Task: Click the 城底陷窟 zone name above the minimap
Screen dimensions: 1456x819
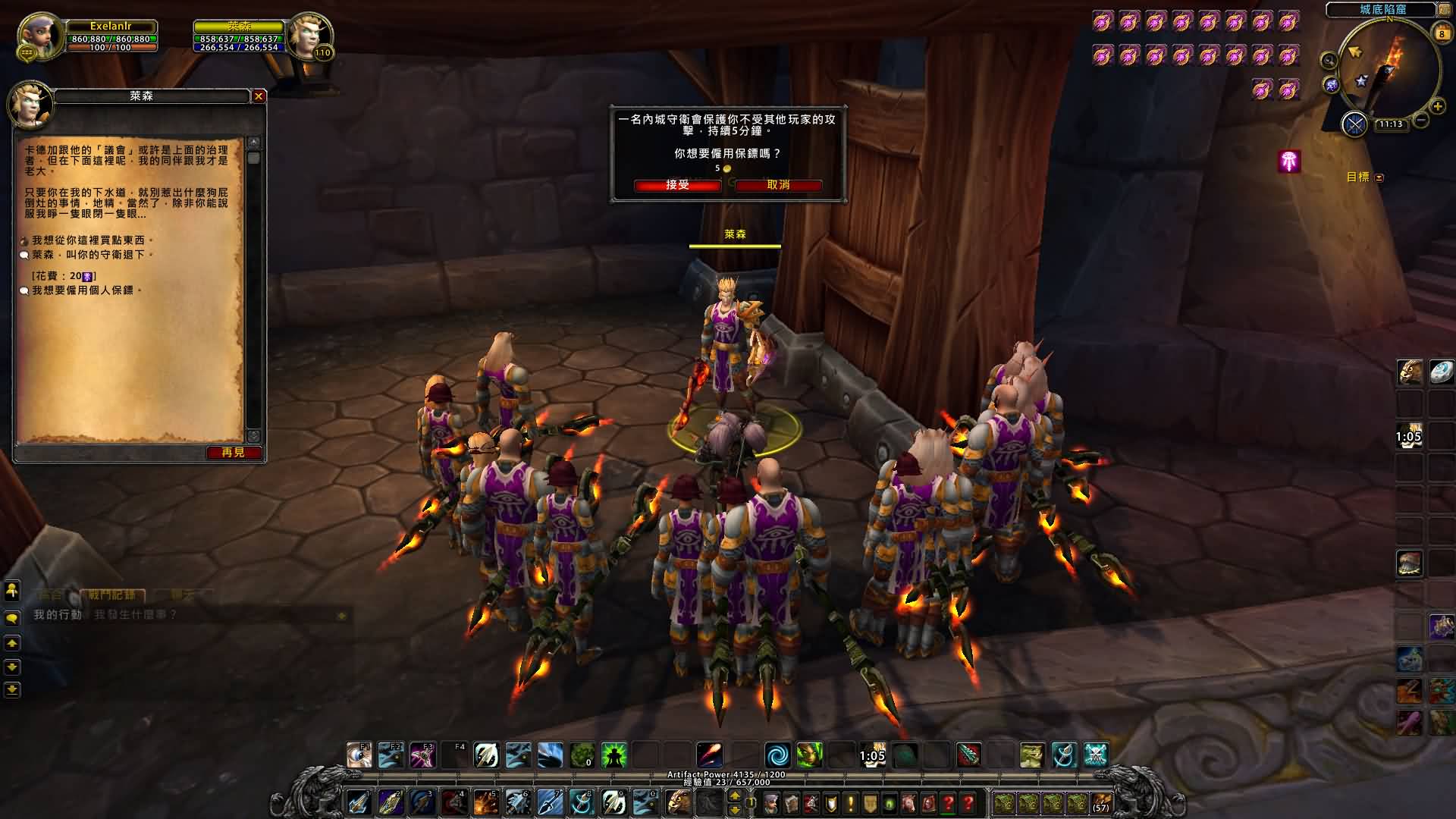Action: coord(1382,10)
